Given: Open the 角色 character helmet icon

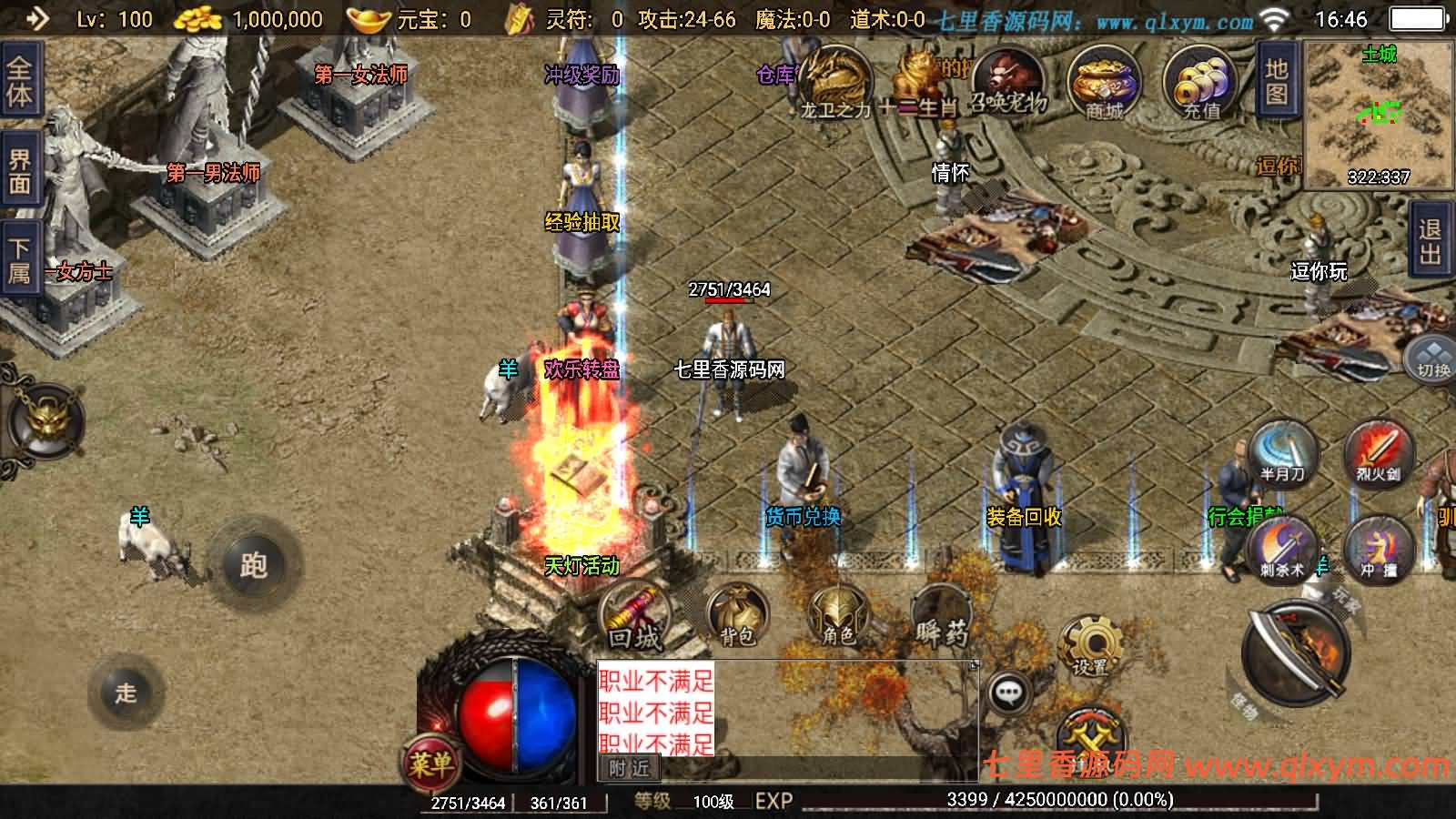Looking at the screenshot, I should coord(837,616).
